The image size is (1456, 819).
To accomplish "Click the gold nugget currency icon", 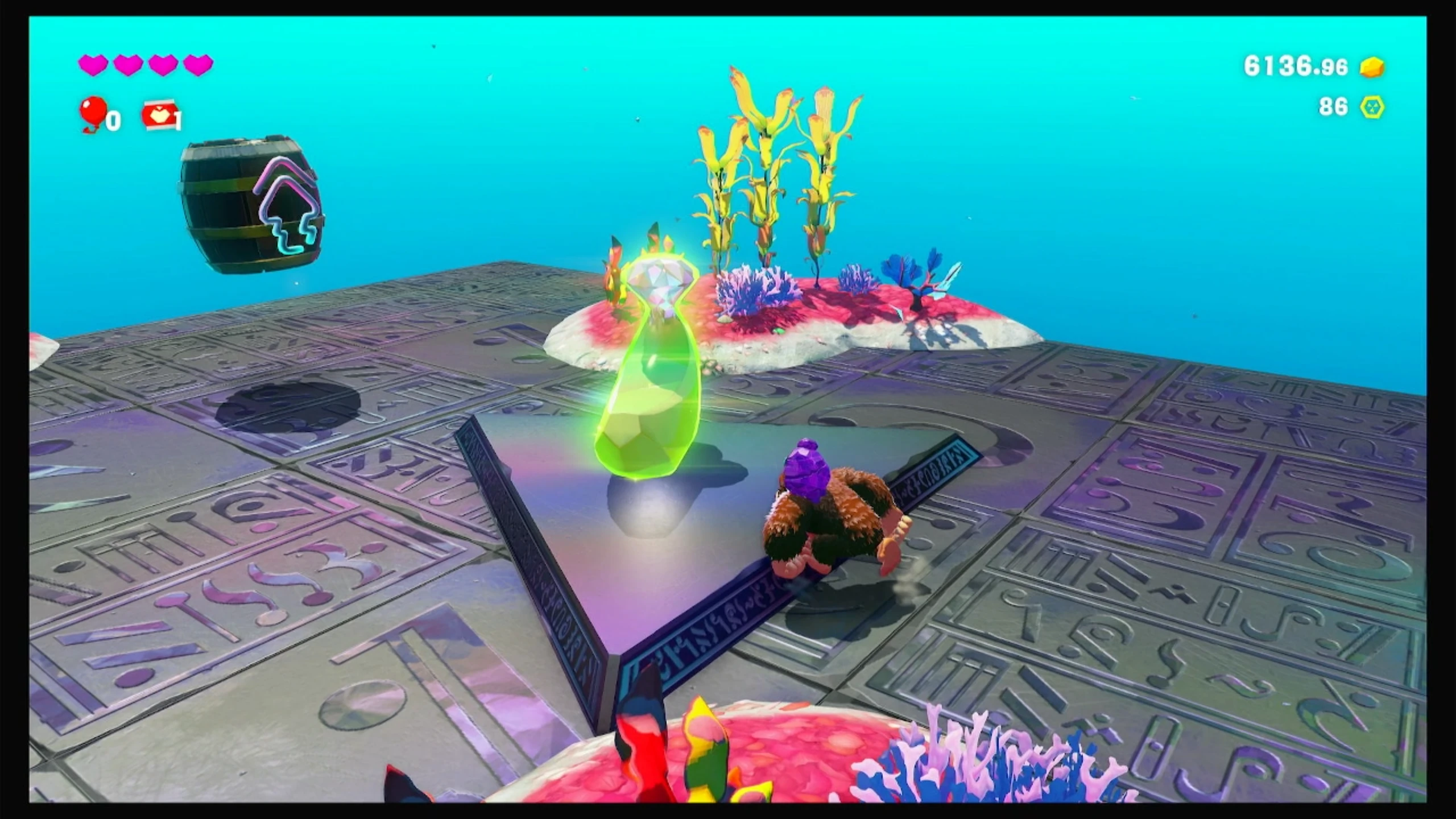I will click(1372, 68).
